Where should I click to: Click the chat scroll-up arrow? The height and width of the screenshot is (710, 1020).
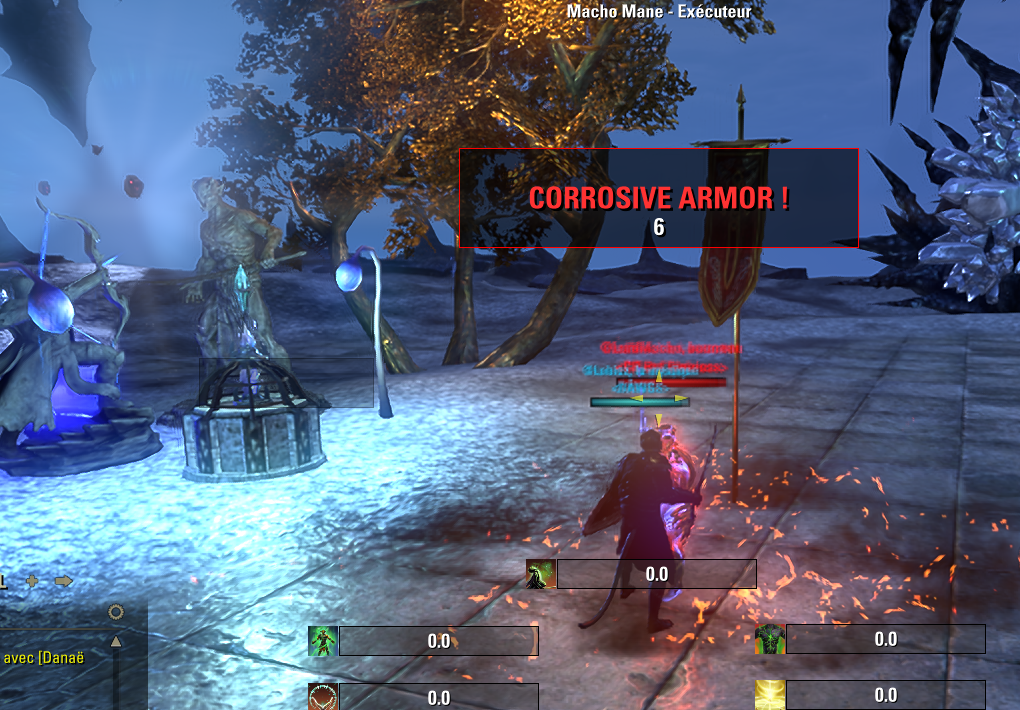(116, 642)
